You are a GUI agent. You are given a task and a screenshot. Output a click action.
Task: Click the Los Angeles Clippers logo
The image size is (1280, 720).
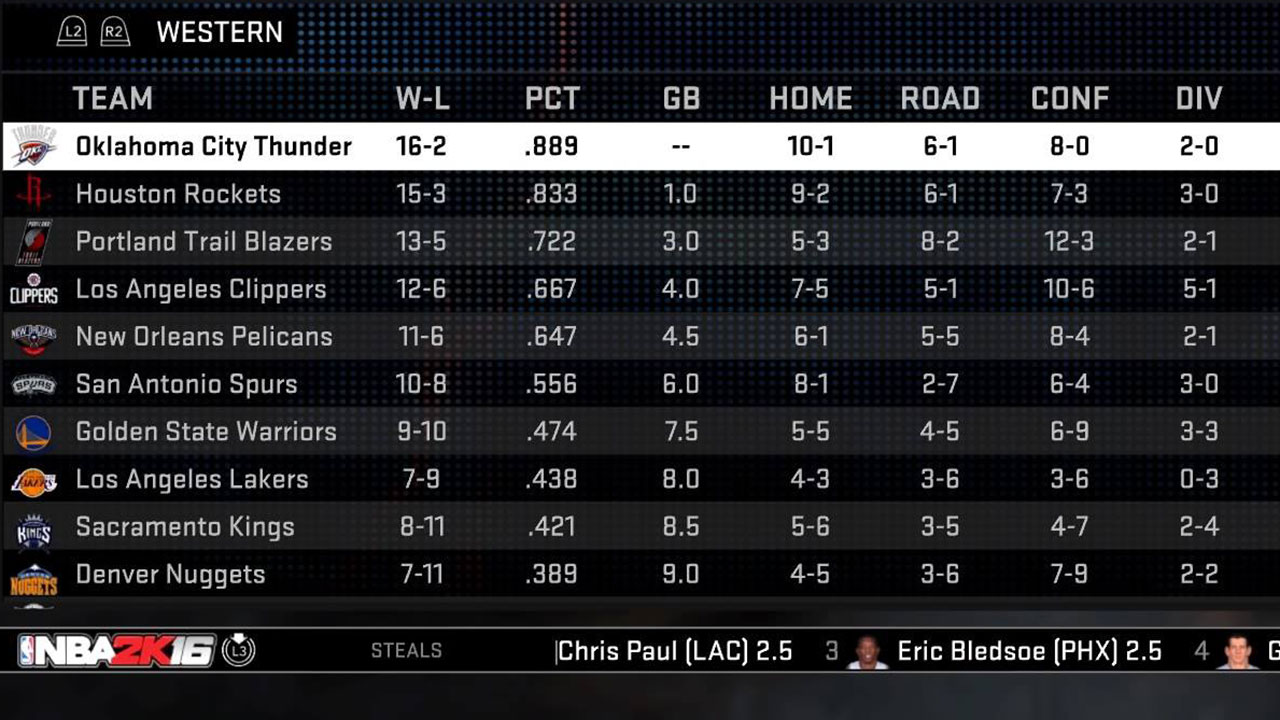click(x=34, y=289)
